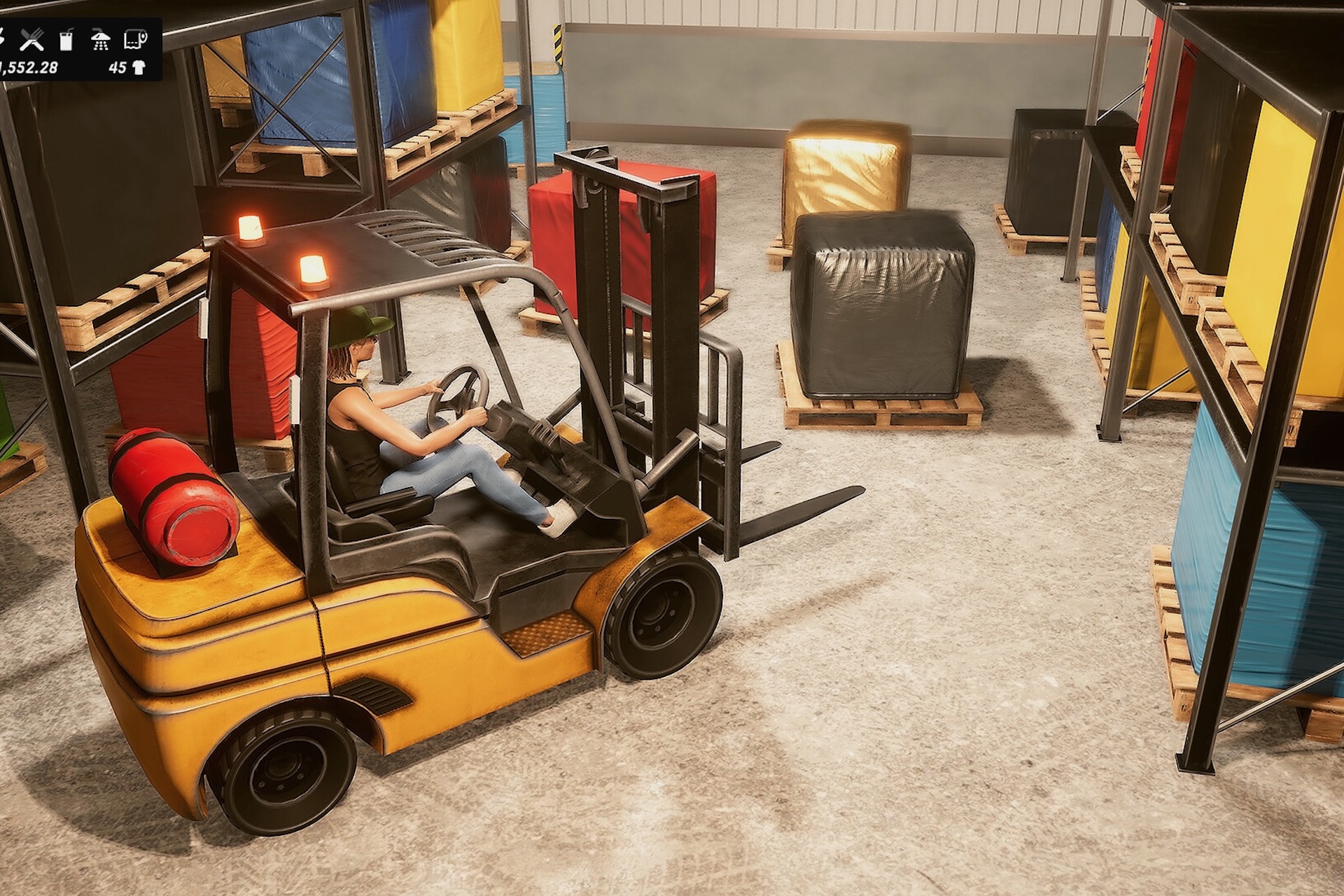Check the toilet paper roll icon

pos(135,40)
